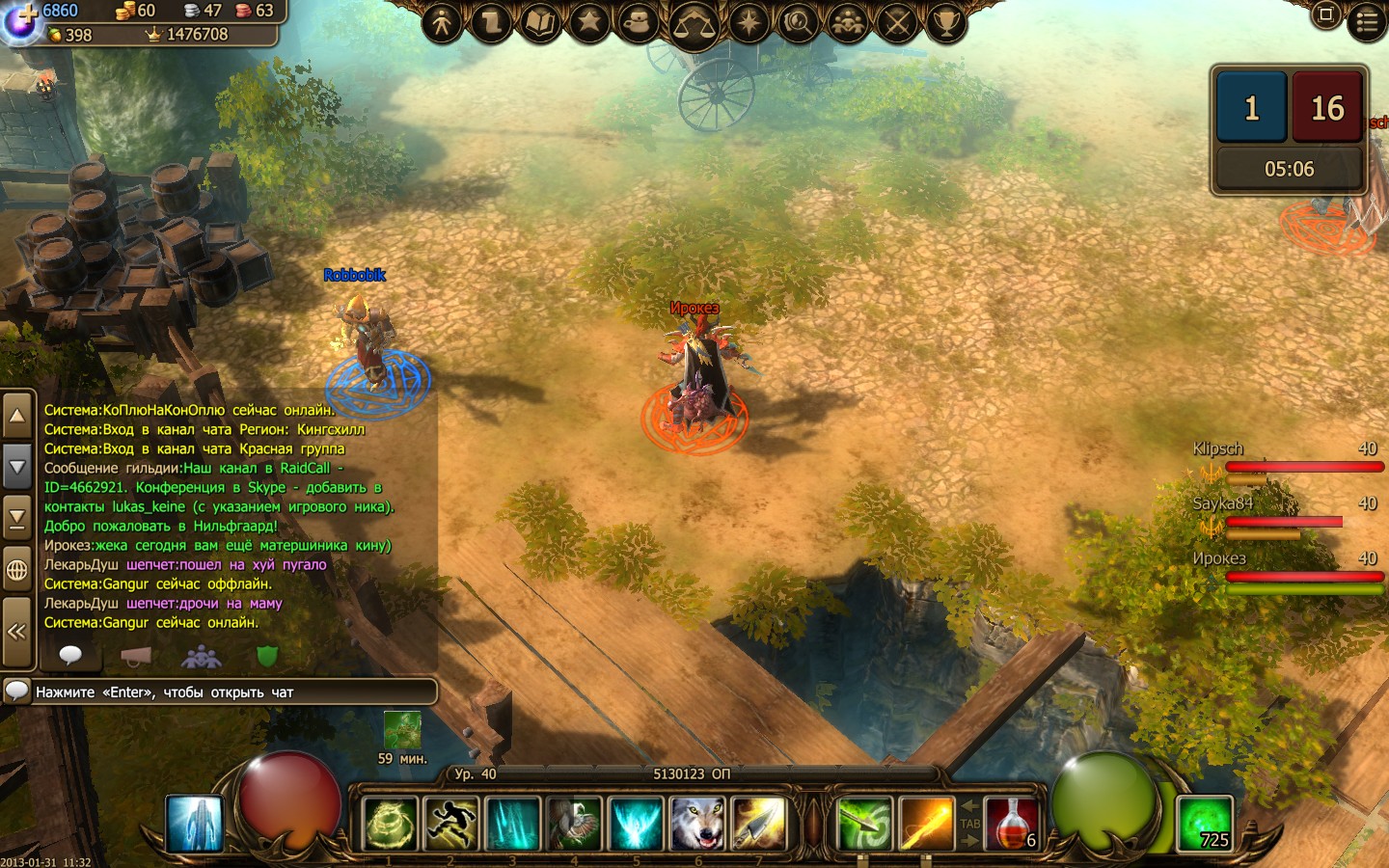Activate the eagle skill
The image size is (1389, 868).
click(x=575, y=825)
